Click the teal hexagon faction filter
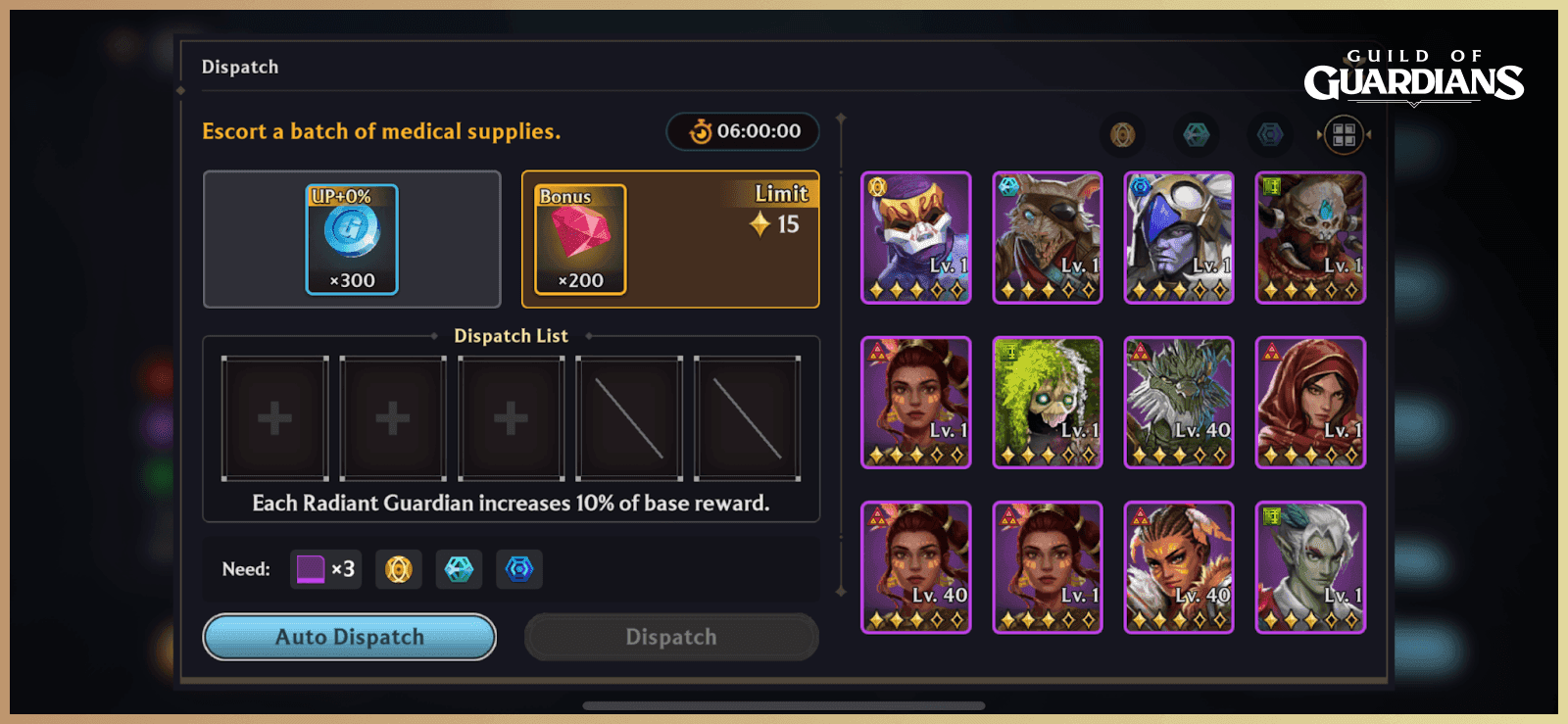The width and height of the screenshot is (1568, 724). (x=1196, y=135)
